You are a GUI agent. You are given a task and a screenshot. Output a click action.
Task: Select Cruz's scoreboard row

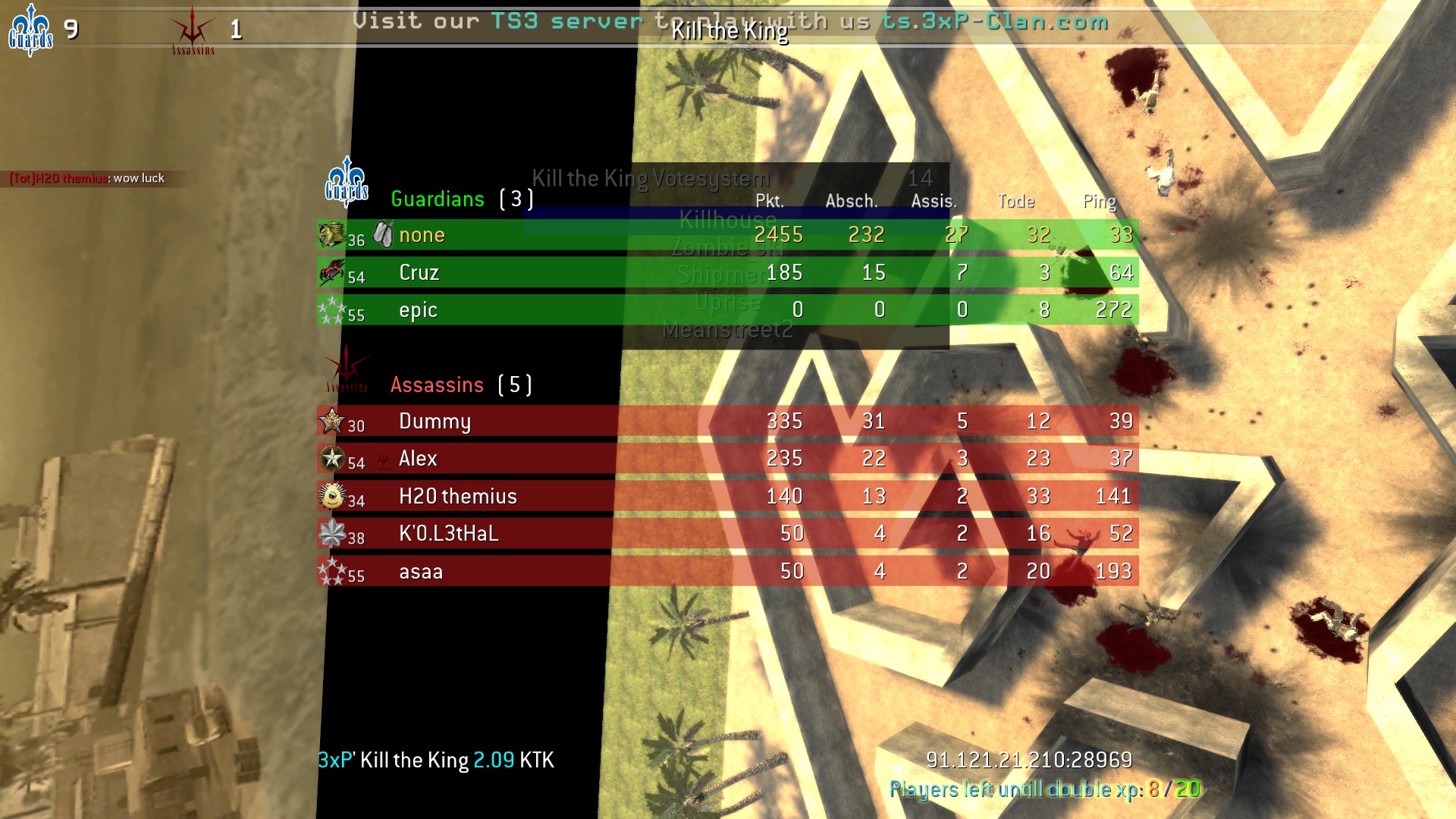[x=419, y=272]
